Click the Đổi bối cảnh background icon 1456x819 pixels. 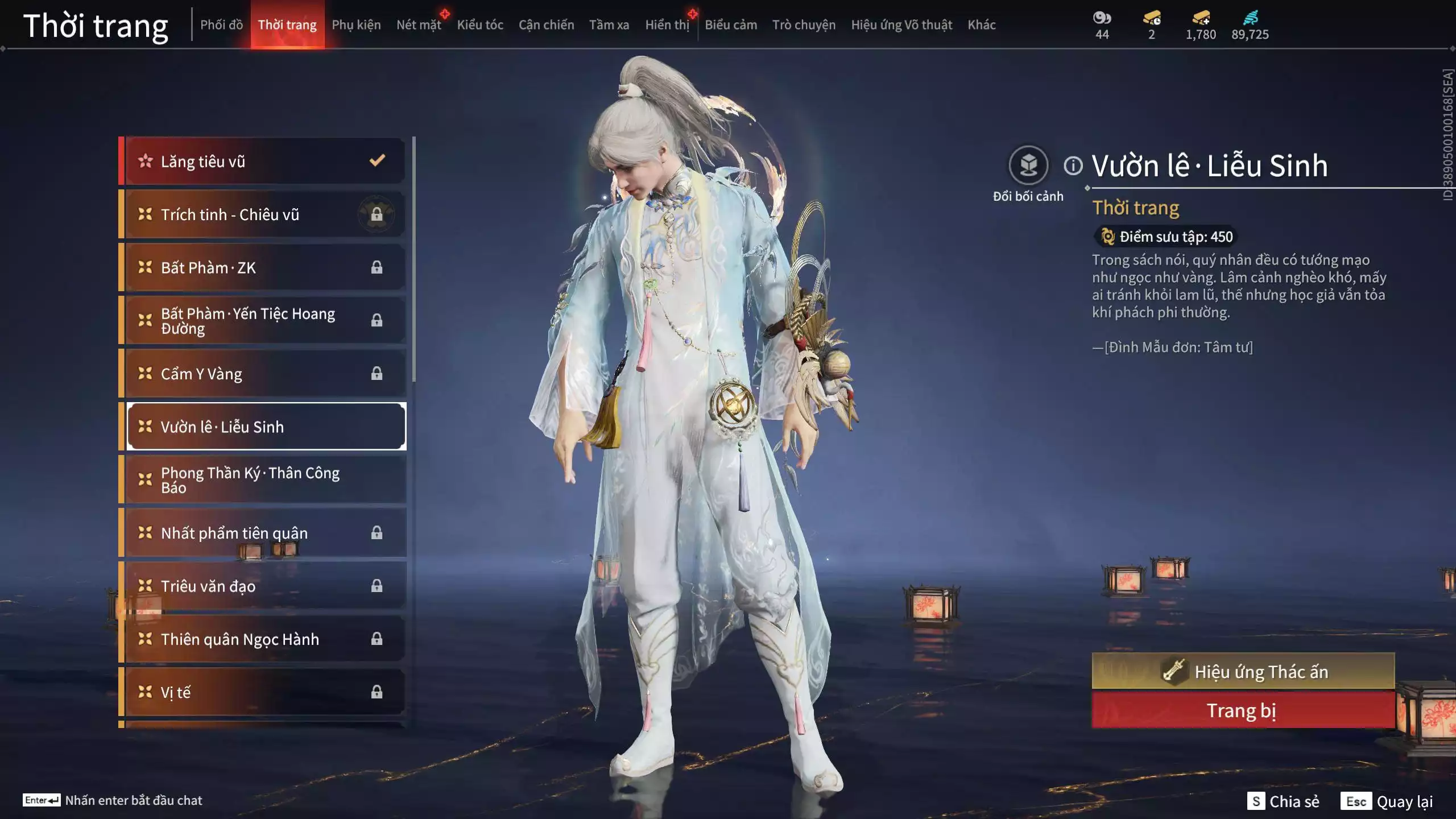point(1028,166)
